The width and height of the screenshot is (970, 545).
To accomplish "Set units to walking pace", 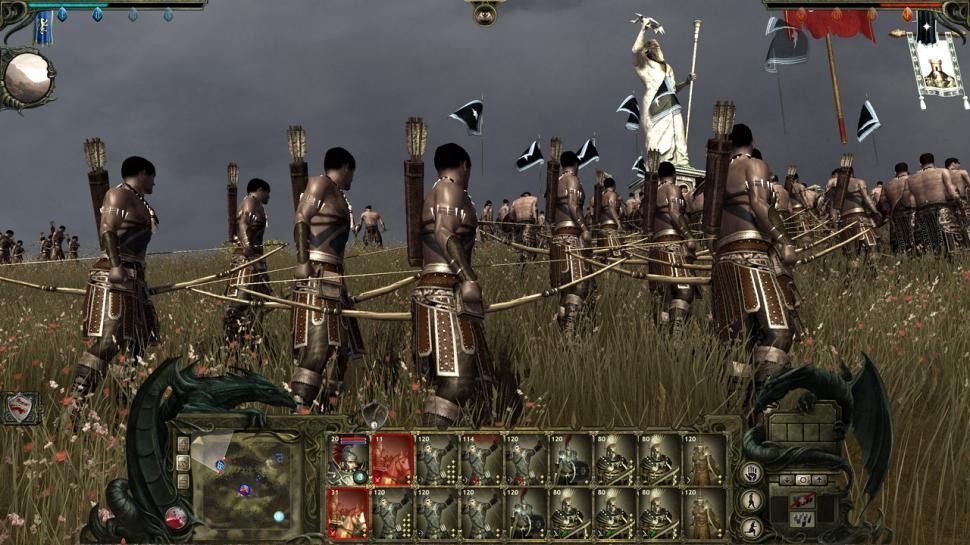I will click(753, 500).
